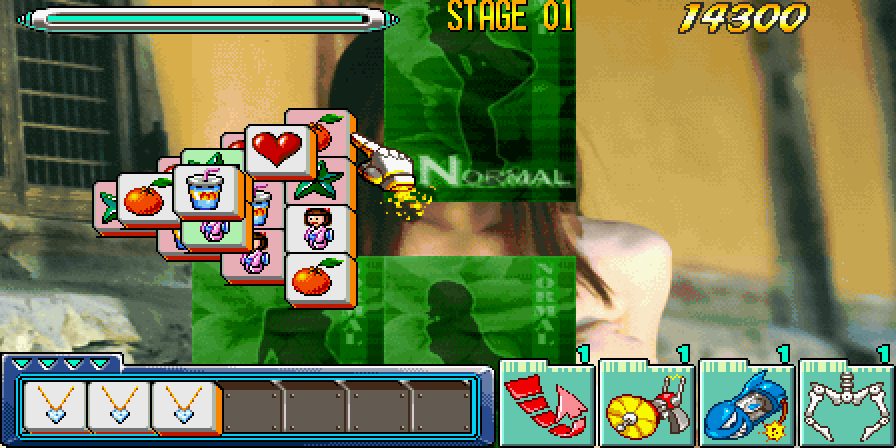This screenshot has width=896, height=448.
Task: Use the blue shark bomb item
Action: 746,405
